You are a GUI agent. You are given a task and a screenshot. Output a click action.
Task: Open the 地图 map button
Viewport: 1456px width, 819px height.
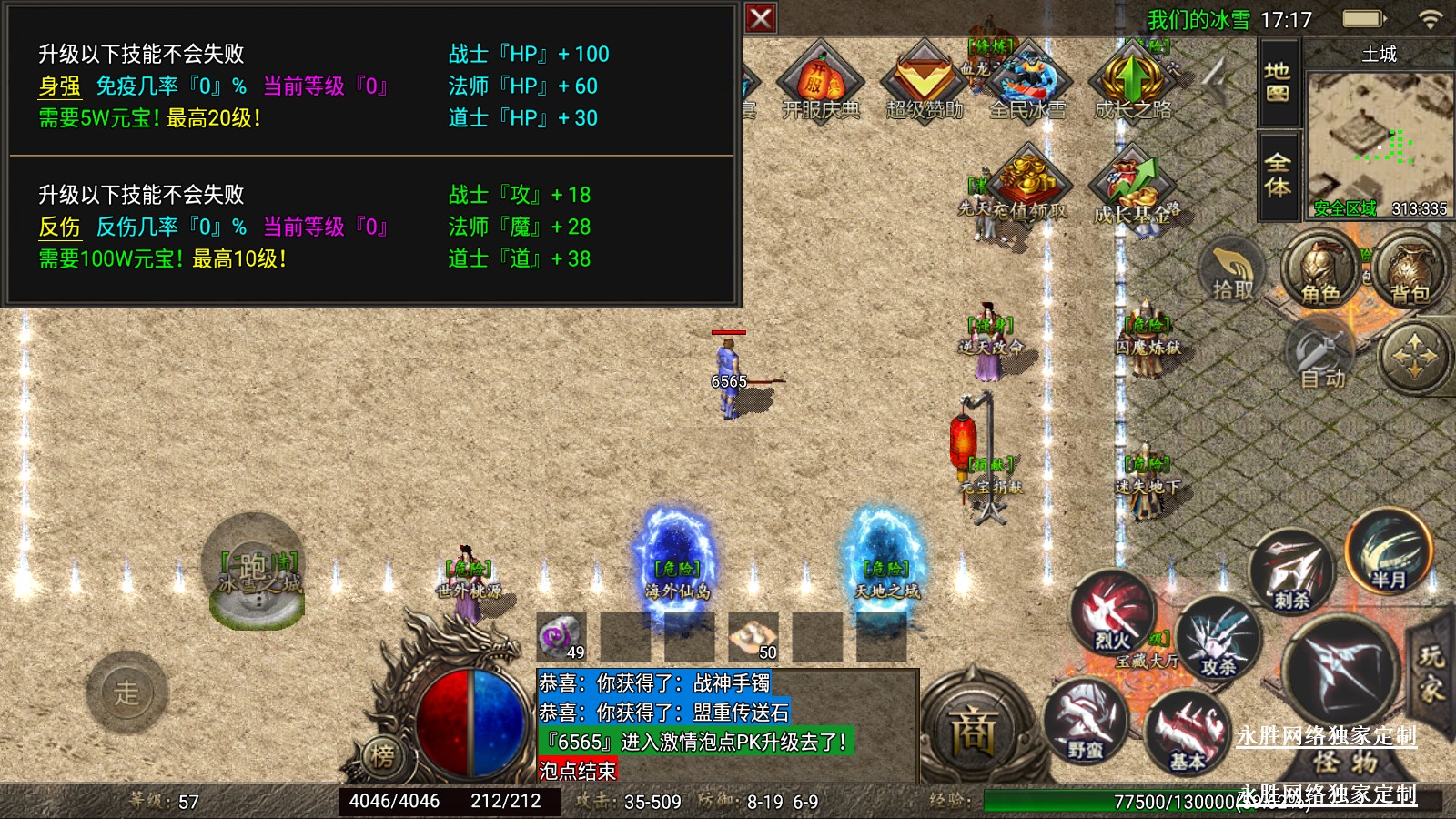click(x=1278, y=82)
